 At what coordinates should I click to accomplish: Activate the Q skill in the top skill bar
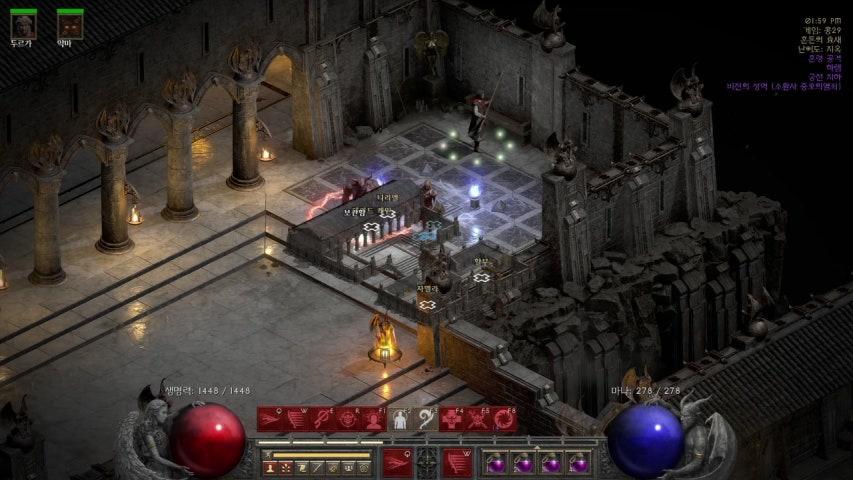[x=270, y=419]
